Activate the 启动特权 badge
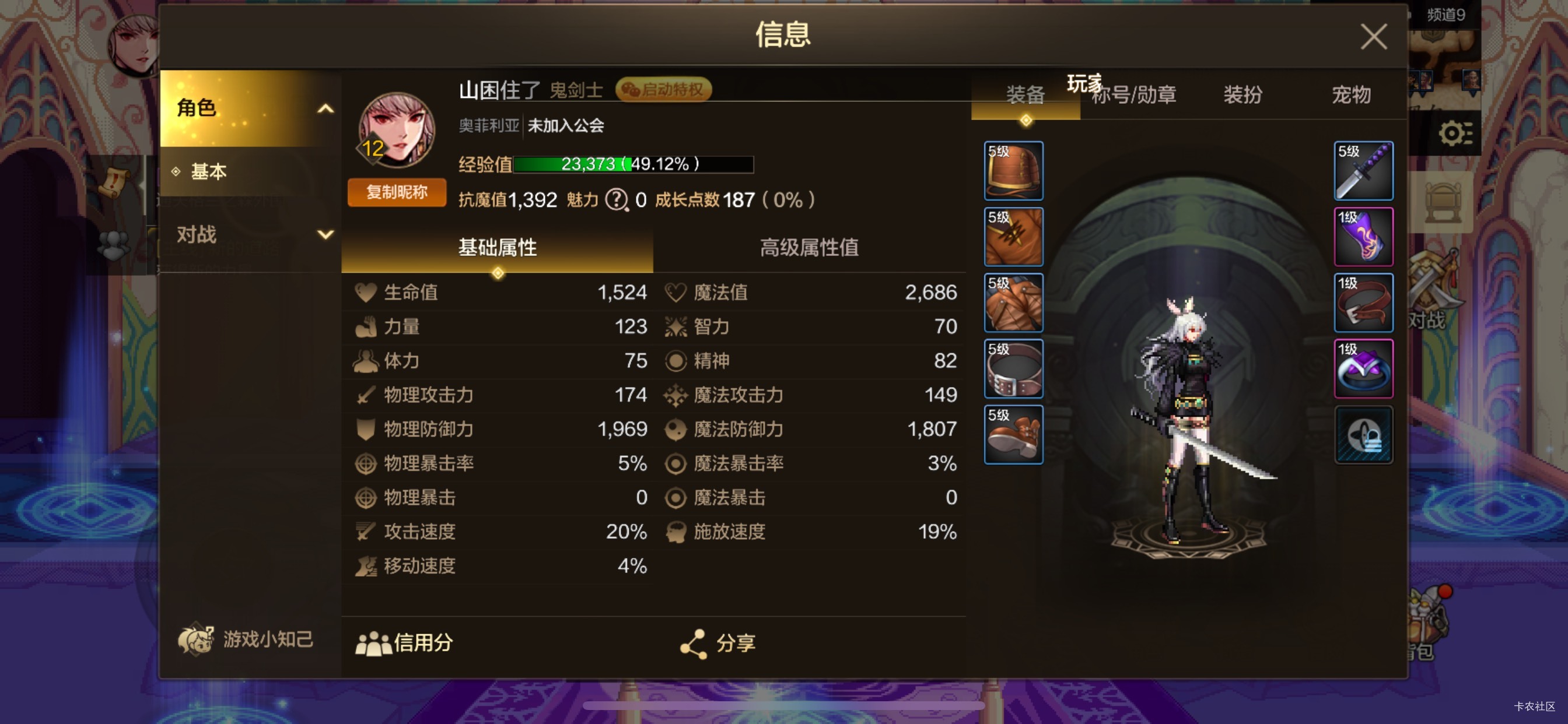Viewport: 1568px width, 724px height. tap(663, 90)
